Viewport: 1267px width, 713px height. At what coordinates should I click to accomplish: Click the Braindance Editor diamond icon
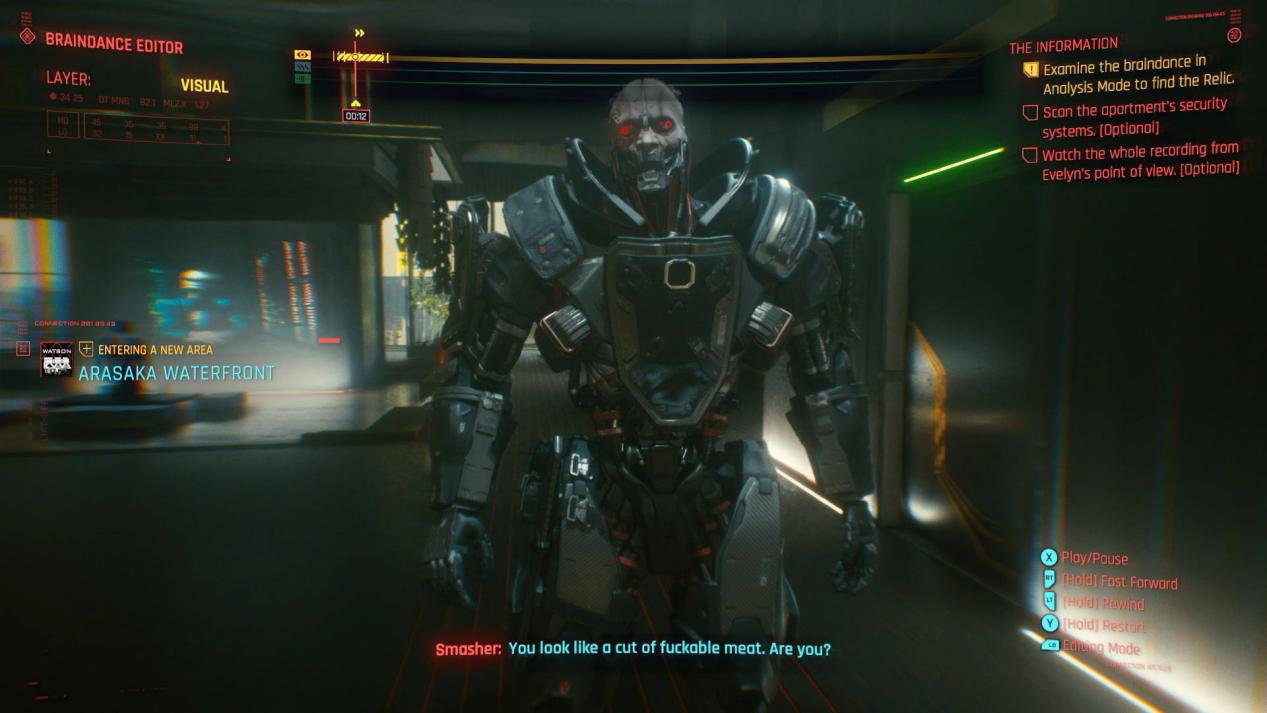click(27, 37)
